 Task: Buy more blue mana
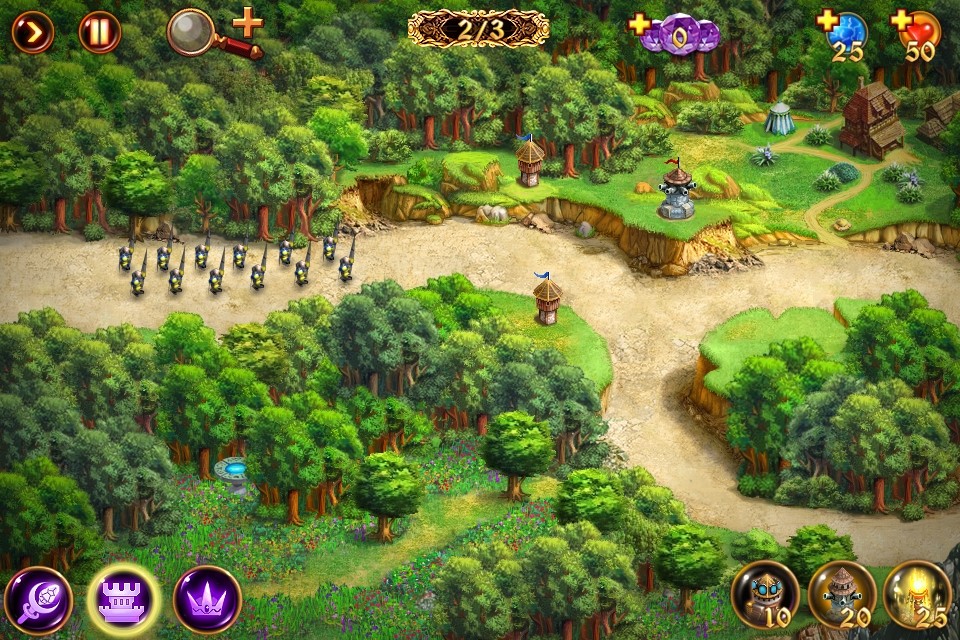(x=828, y=21)
